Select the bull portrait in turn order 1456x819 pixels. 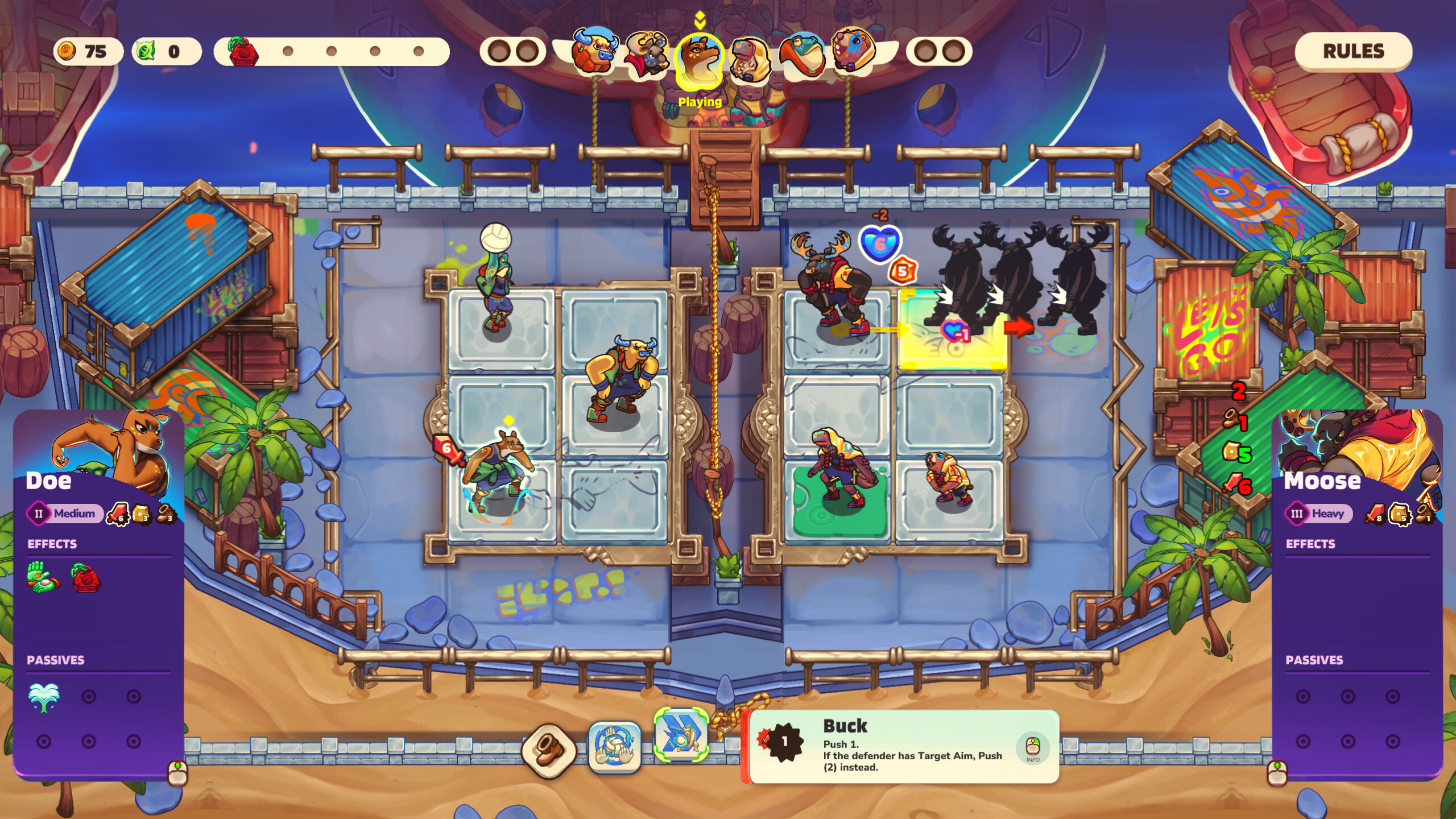[594, 51]
